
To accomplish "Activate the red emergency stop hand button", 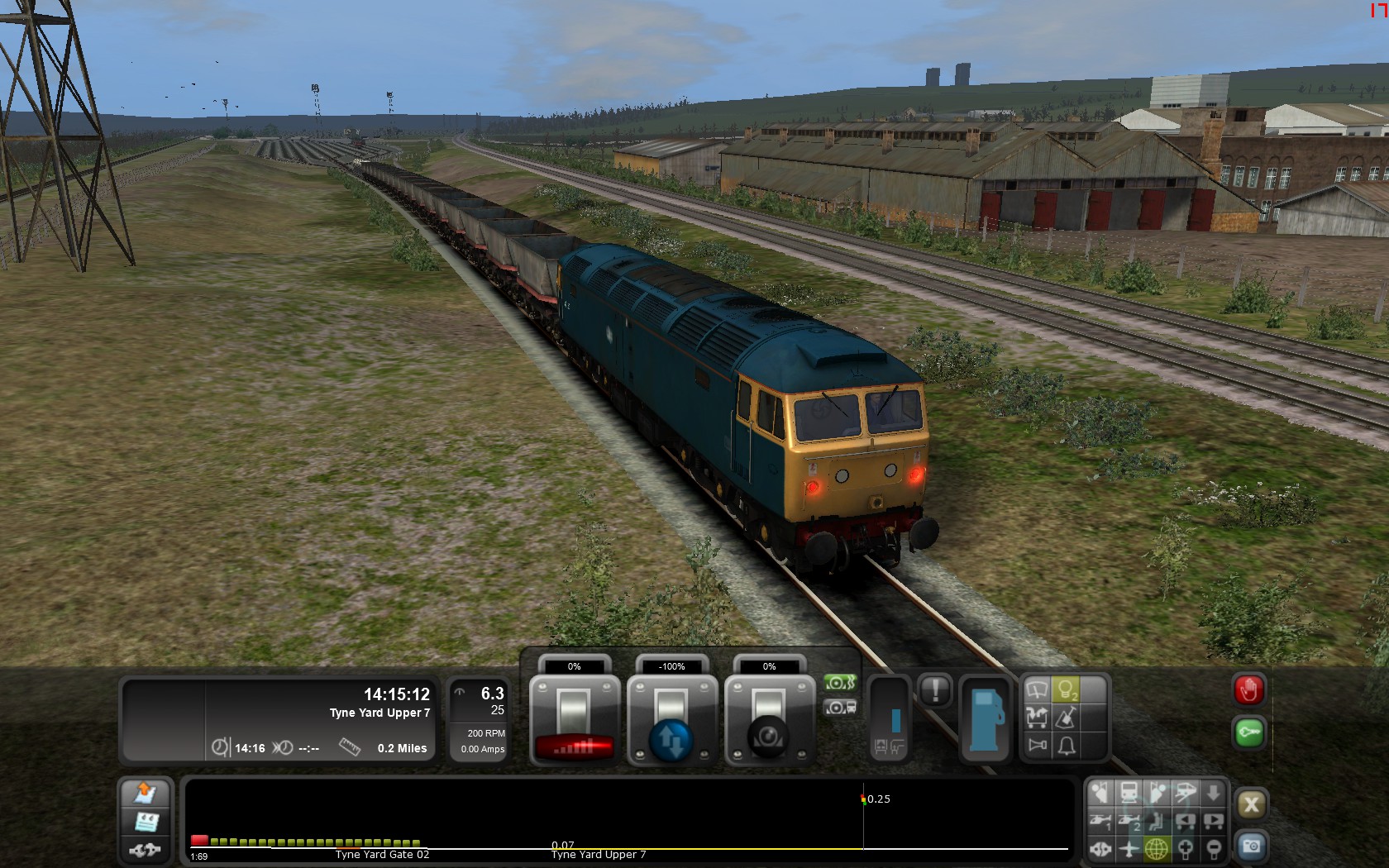I will tap(1248, 690).
